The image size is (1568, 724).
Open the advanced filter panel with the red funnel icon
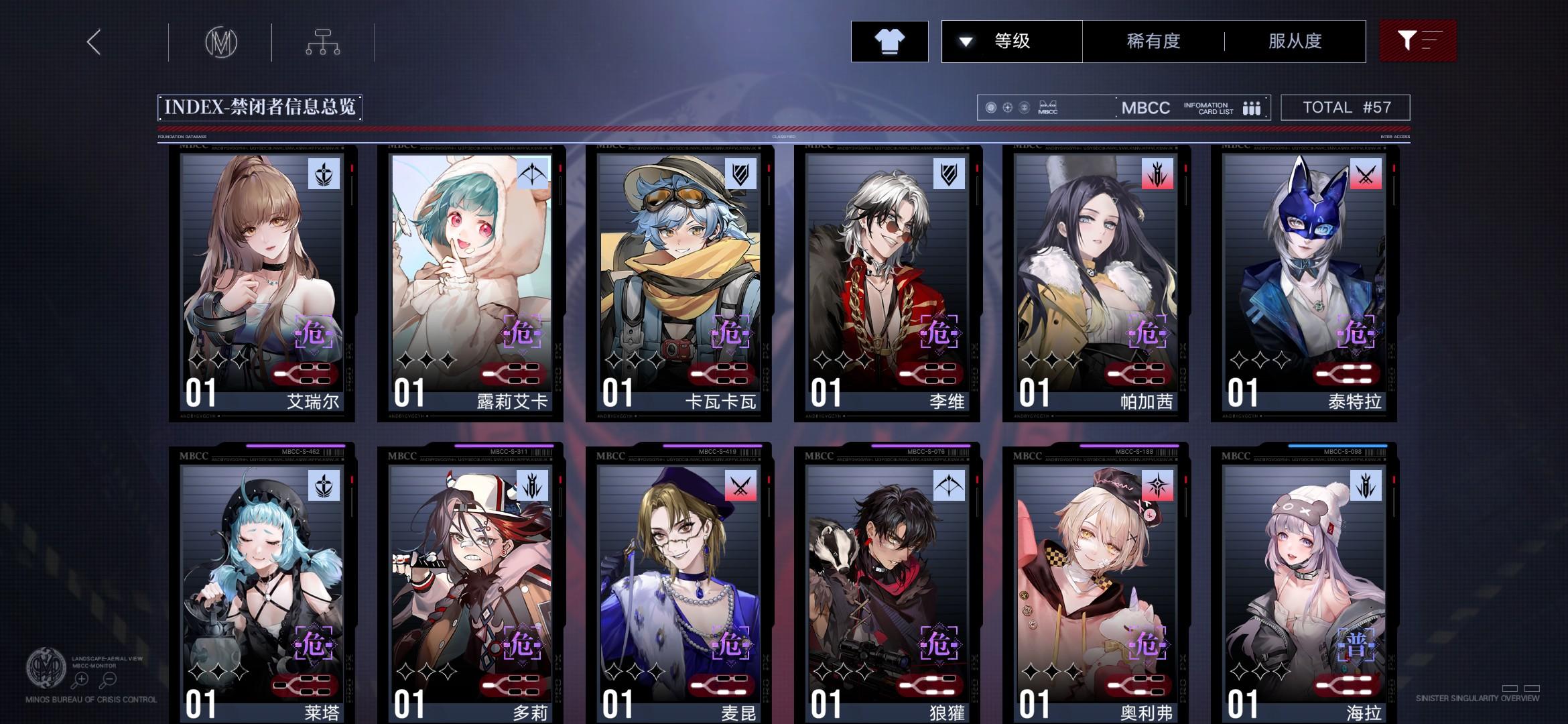coord(1416,42)
